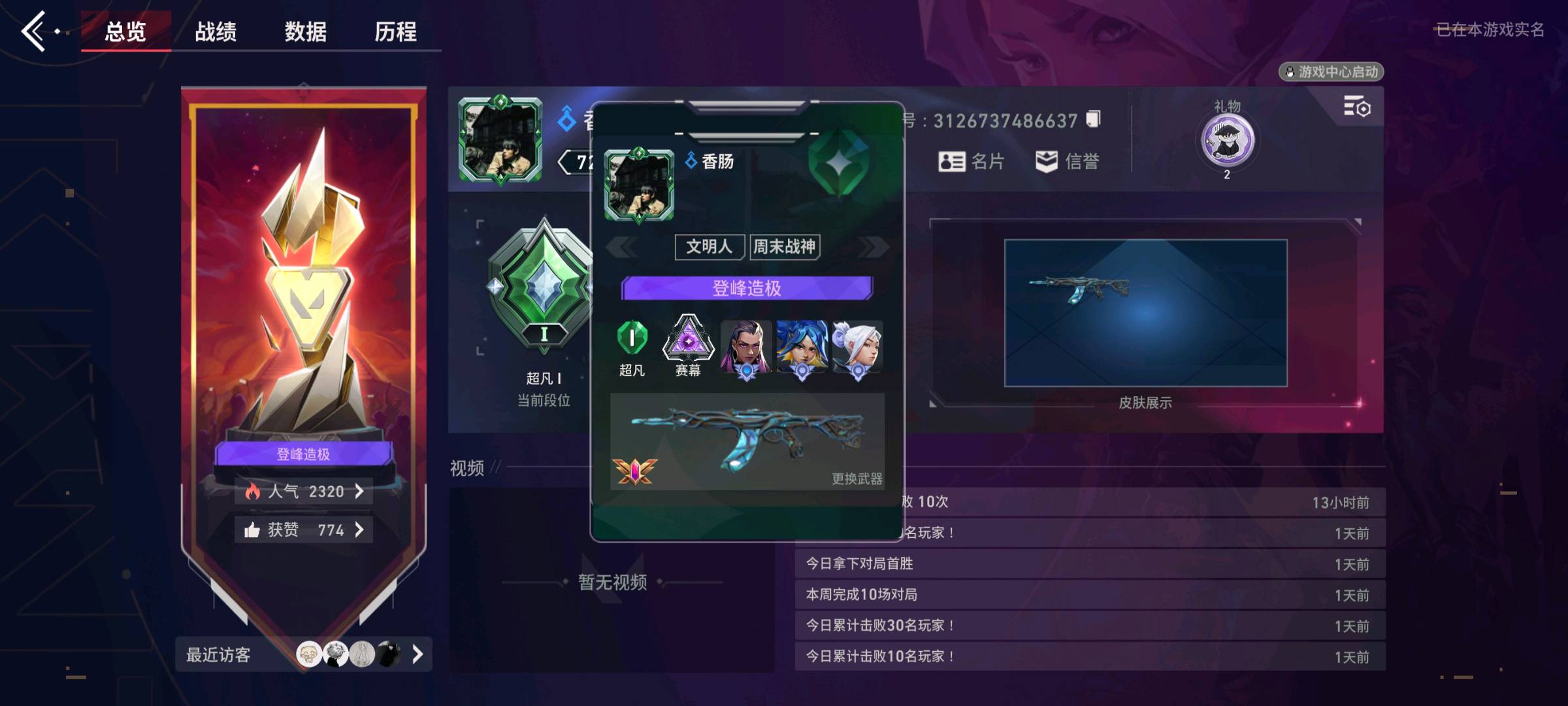Copy the player ID number
Image resolution: width=1568 pixels, height=706 pixels.
[x=1093, y=119]
